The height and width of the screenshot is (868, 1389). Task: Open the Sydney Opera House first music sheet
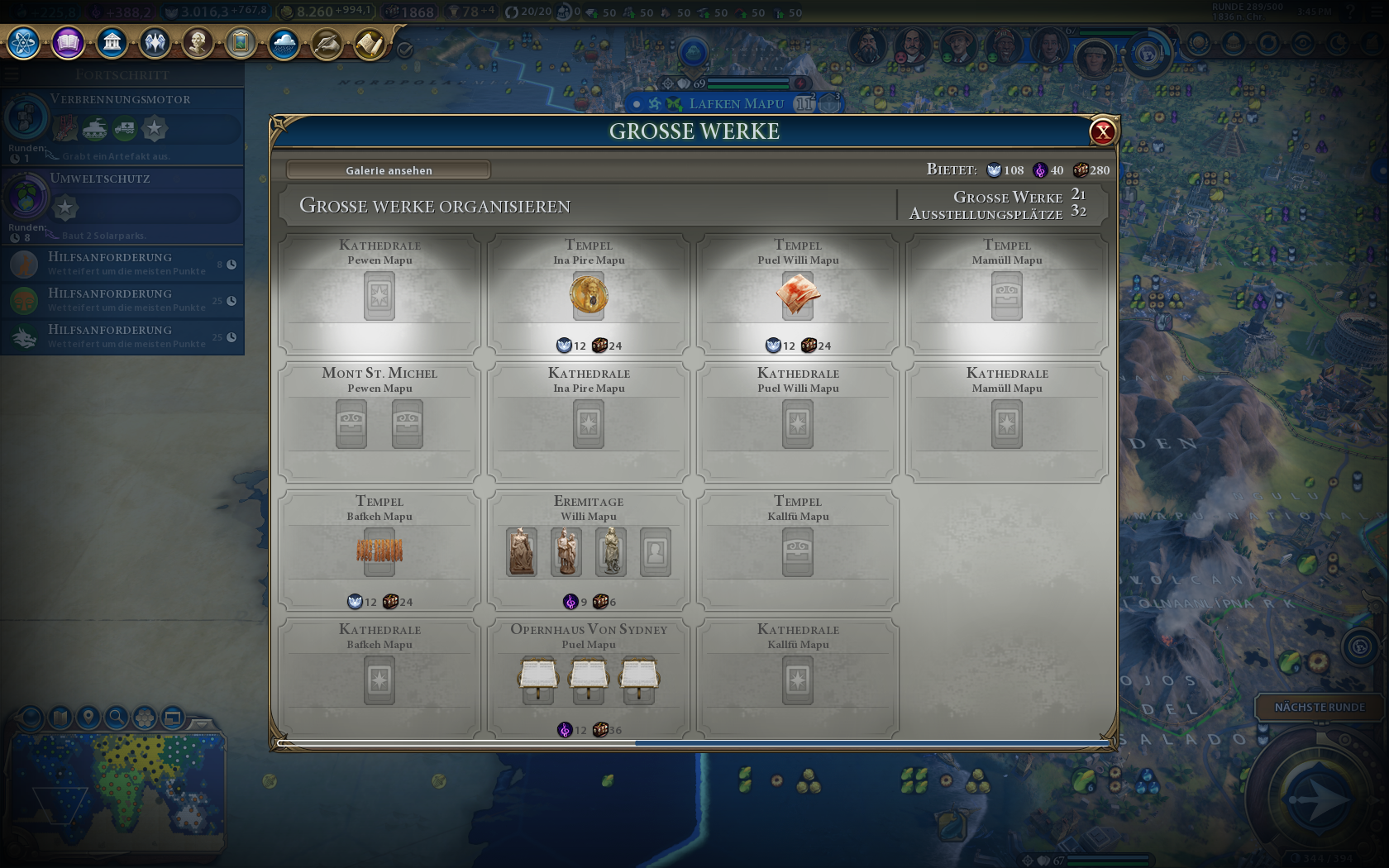538,677
